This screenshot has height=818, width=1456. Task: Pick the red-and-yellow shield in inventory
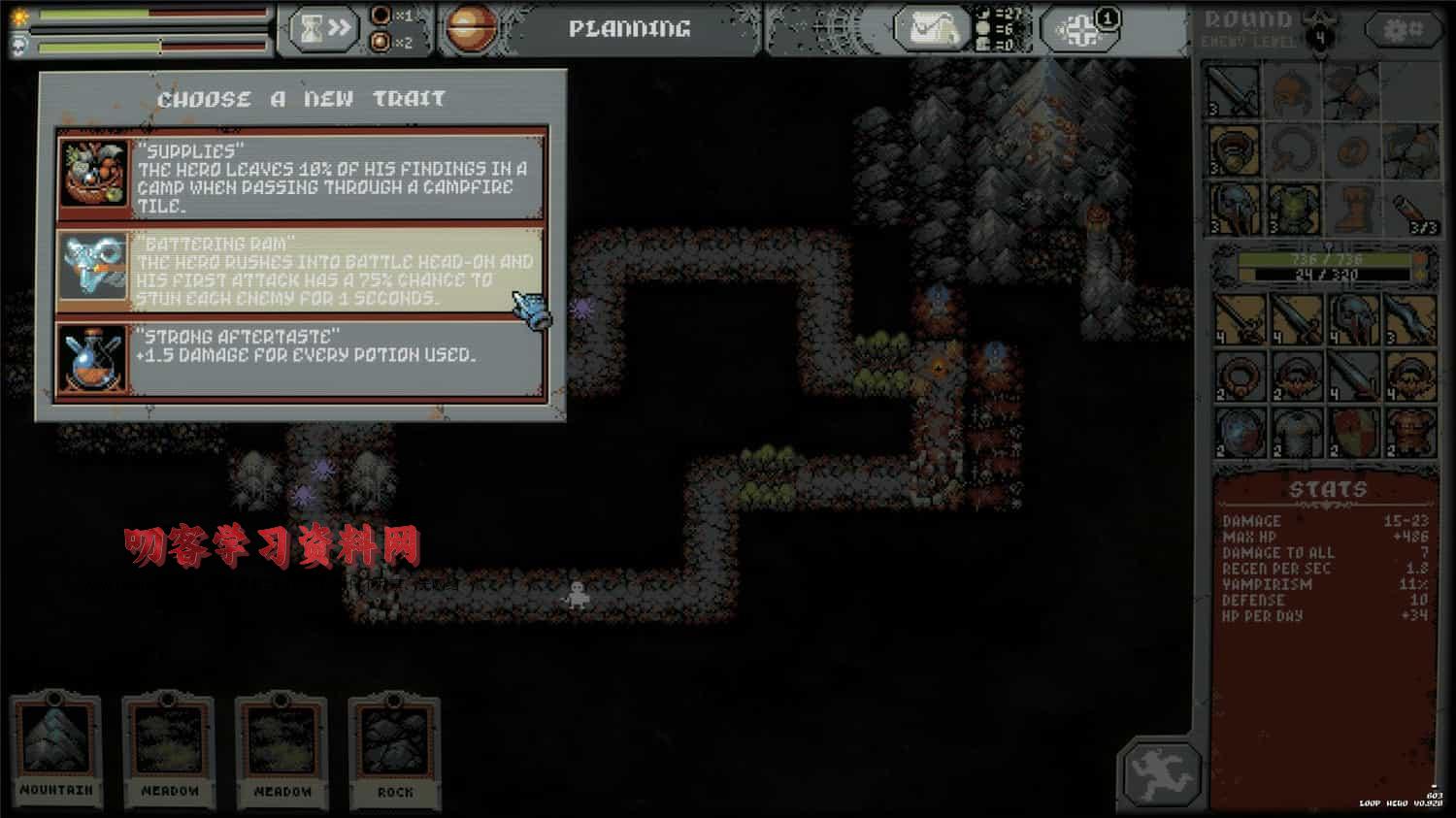point(1353,433)
